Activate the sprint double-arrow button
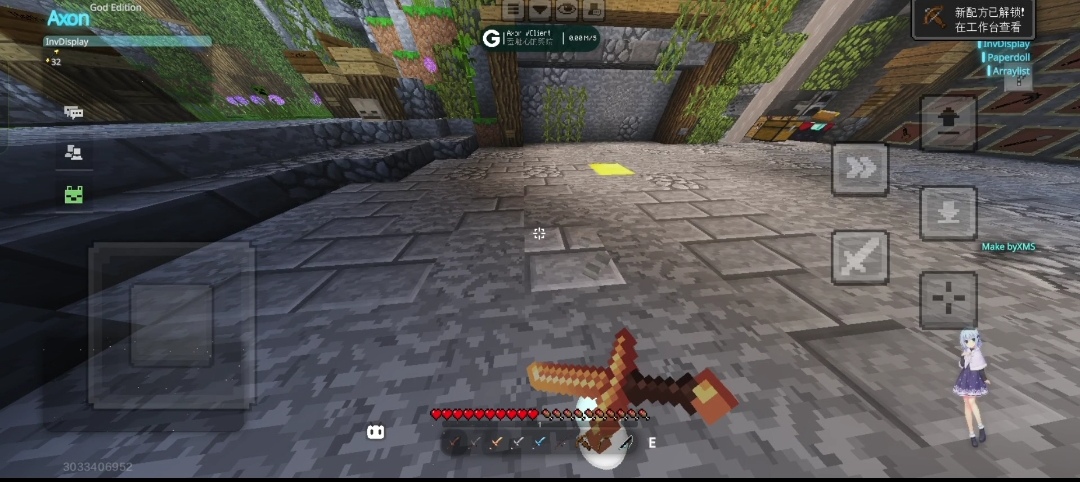The width and height of the screenshot is (1080, 482). pyautogui.click(x=860, y=169)
